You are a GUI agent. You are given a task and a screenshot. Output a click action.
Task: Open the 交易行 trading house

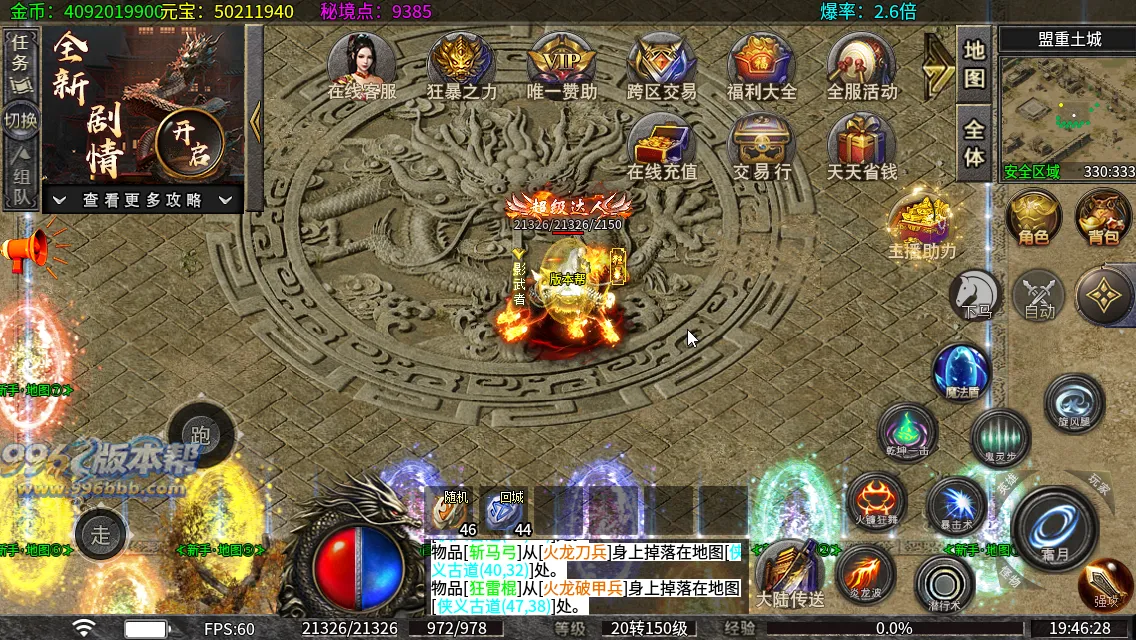click(762, 142)
